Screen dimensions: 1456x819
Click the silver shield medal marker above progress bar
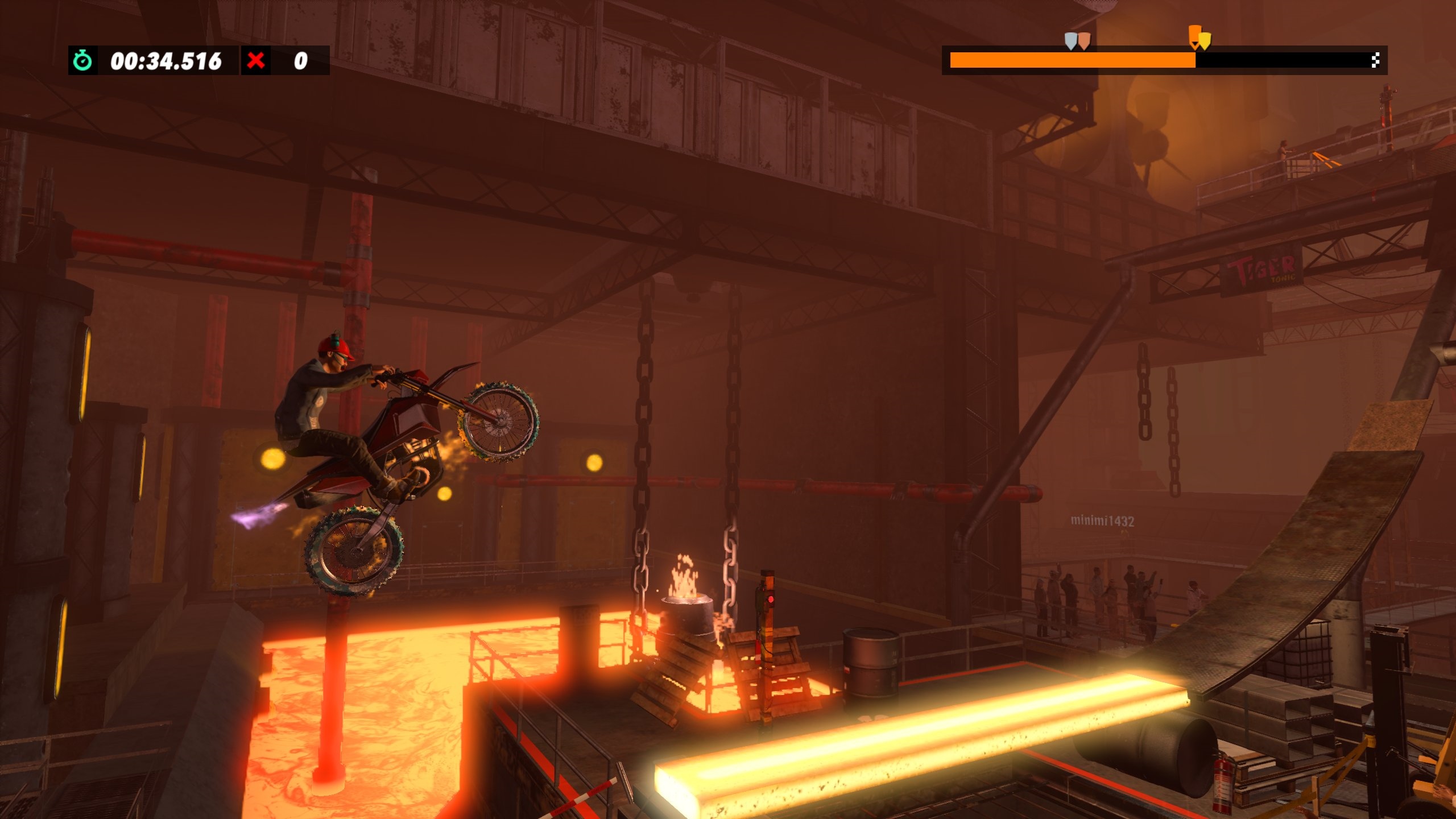click(1070, 39)
